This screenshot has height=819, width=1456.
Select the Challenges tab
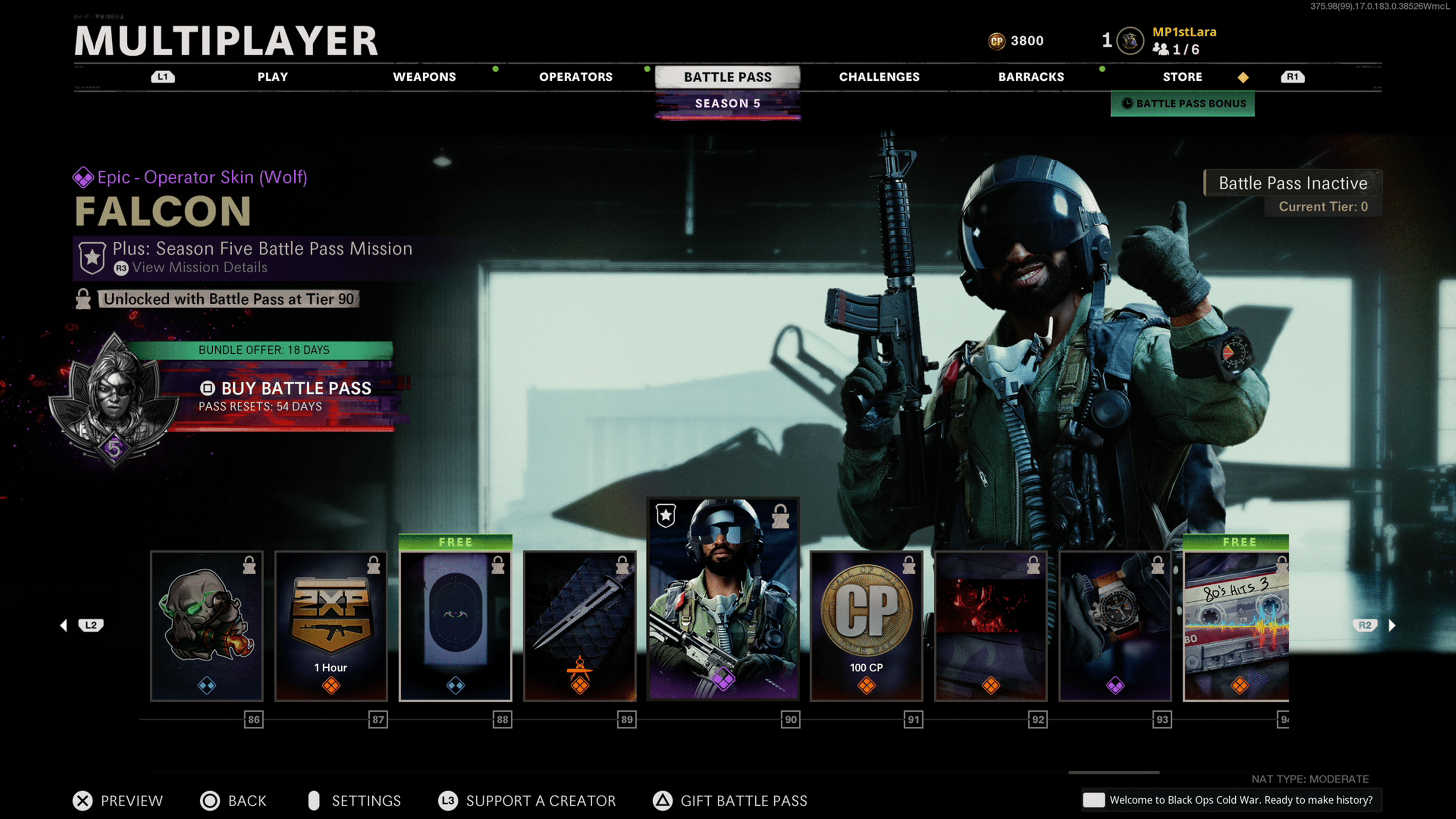point(879,77)
